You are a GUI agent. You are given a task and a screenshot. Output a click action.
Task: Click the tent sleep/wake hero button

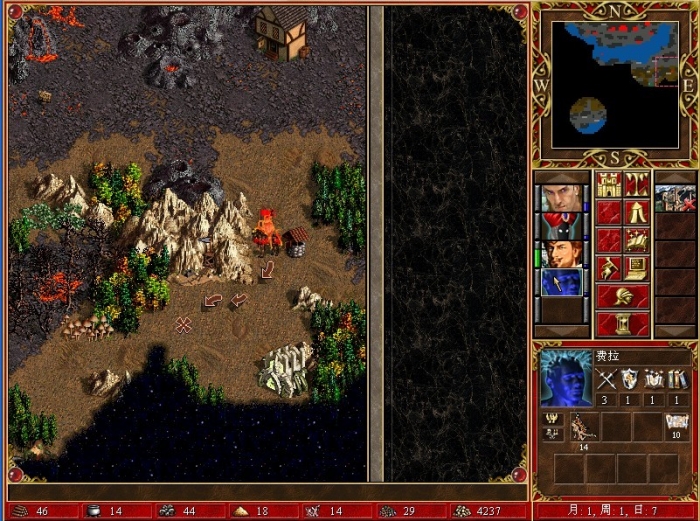point(636,213)
